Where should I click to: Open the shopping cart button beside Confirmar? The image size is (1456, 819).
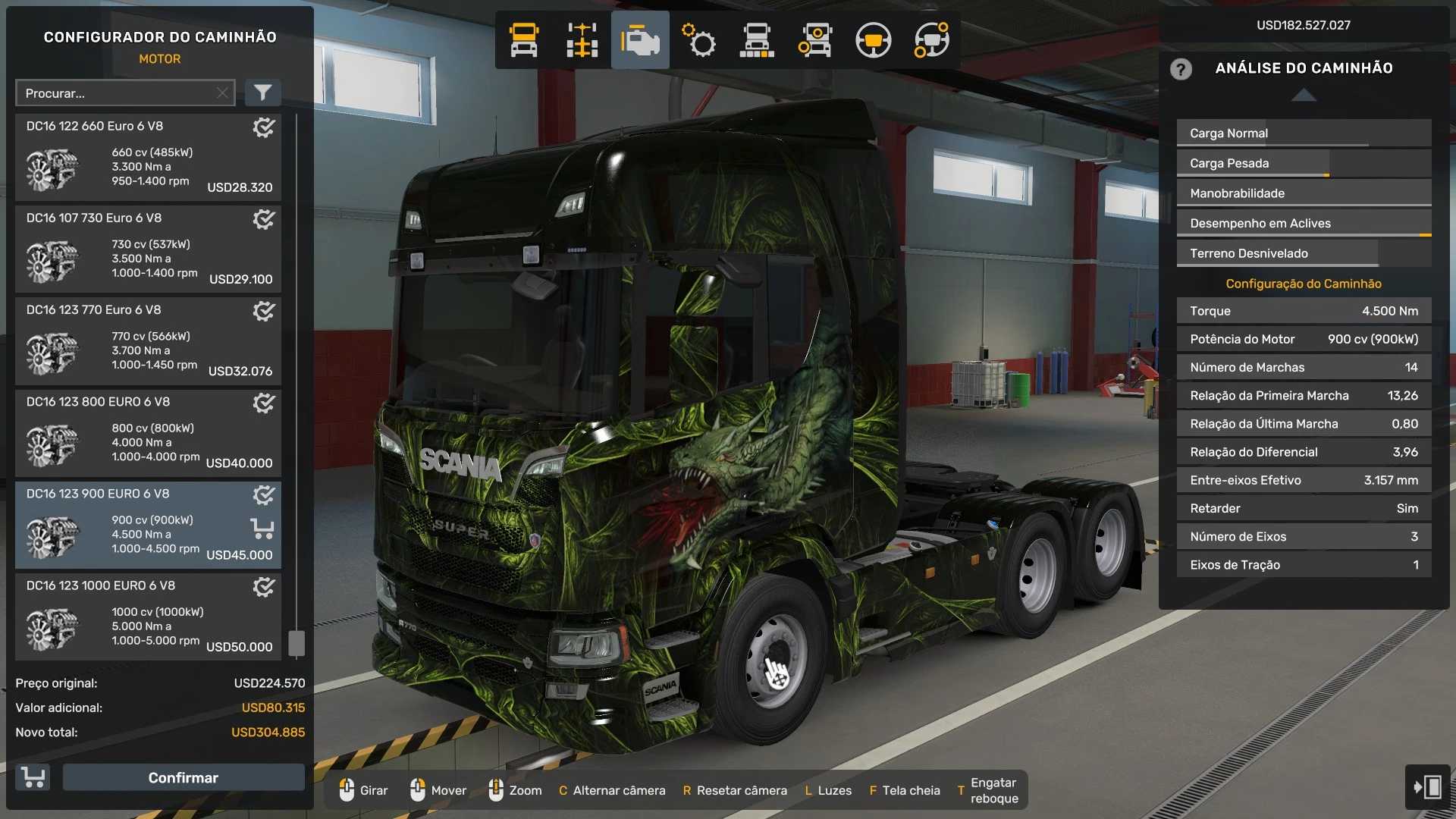pos(33,777)
